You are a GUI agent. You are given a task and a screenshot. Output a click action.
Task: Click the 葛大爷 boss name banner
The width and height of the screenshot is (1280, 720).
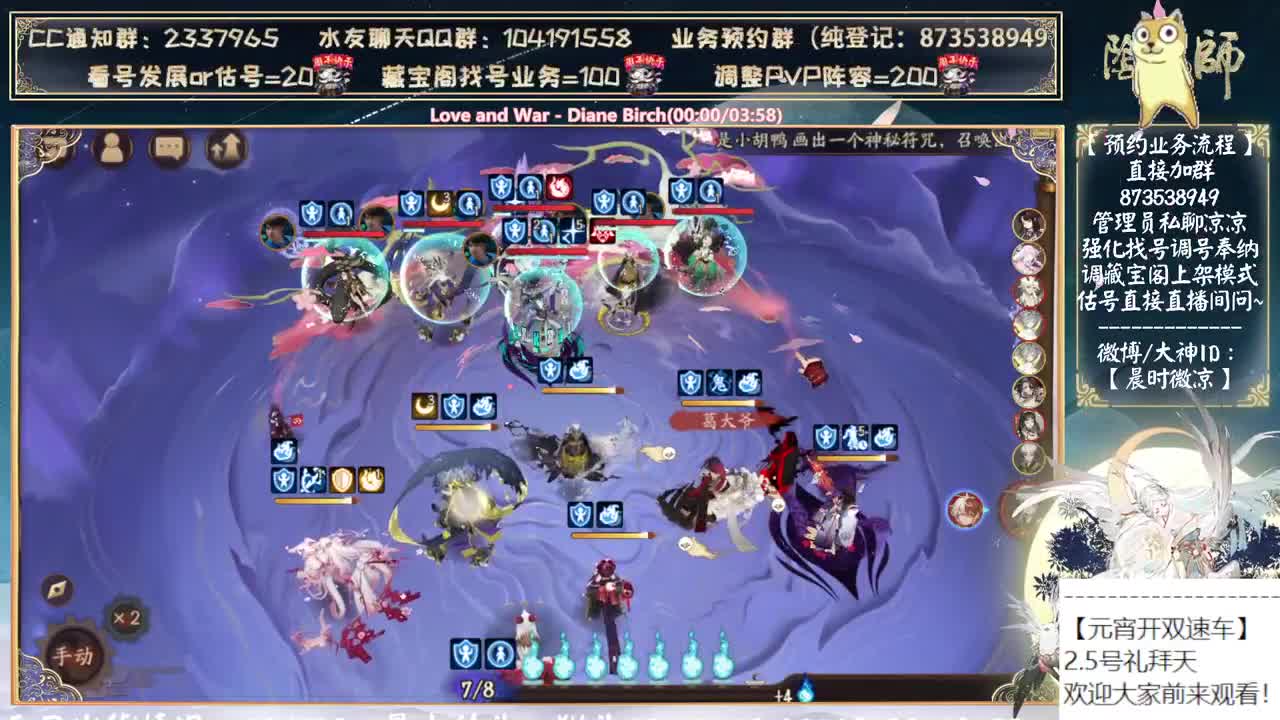[x=725, y=421]
